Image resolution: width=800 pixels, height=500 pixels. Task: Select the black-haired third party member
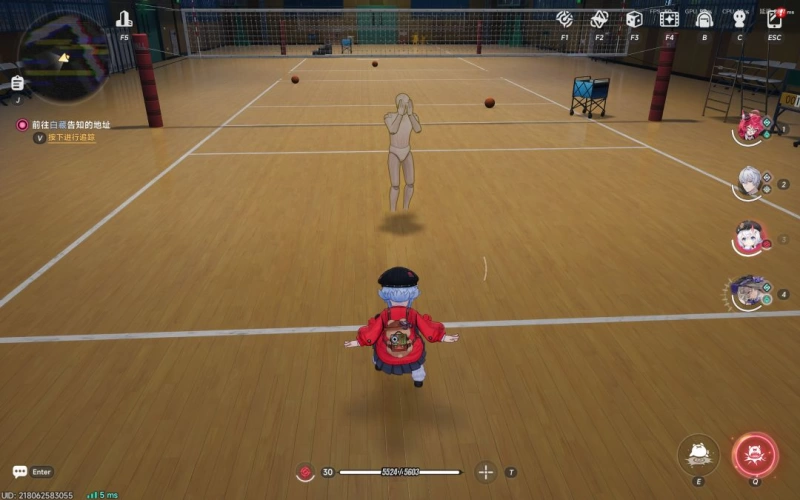click(x=749, y=238)
